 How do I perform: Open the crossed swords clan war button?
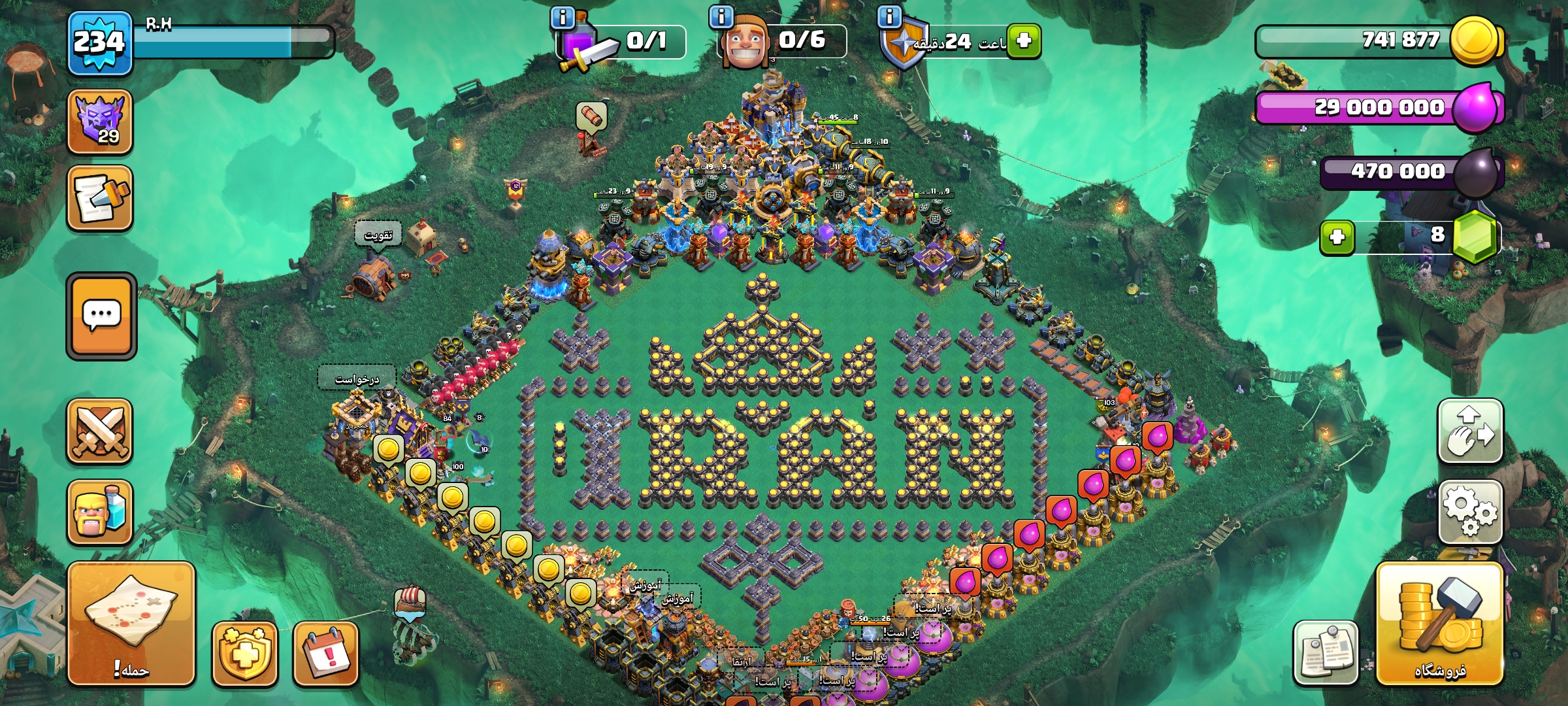pos(100,431)
